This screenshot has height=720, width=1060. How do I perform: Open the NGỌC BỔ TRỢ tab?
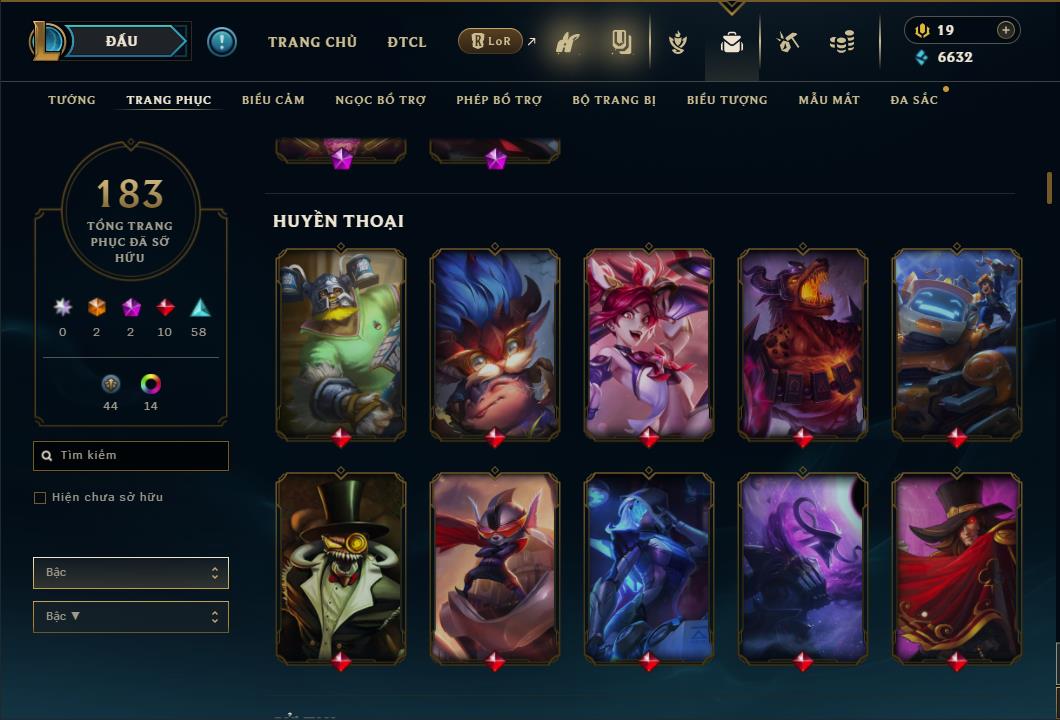tap(380, 100)
